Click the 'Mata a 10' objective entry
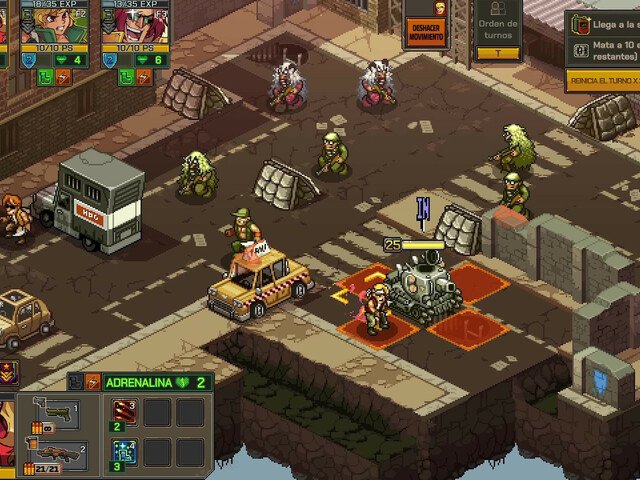This screenshot has height=480, width=640. coord(606,50)
